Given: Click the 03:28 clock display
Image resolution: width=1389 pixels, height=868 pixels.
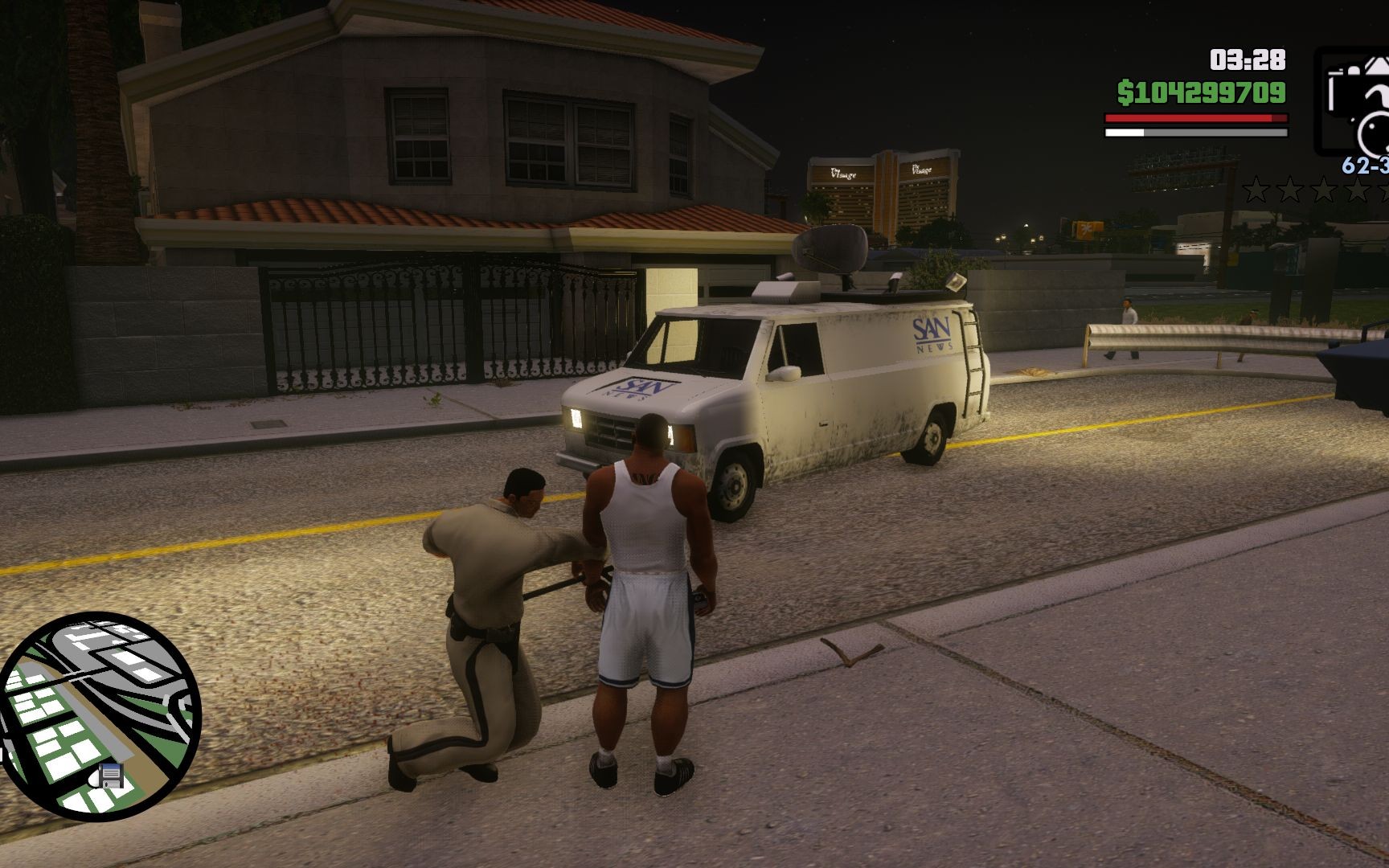Looking at the screenshot, I should point(1245,59).
